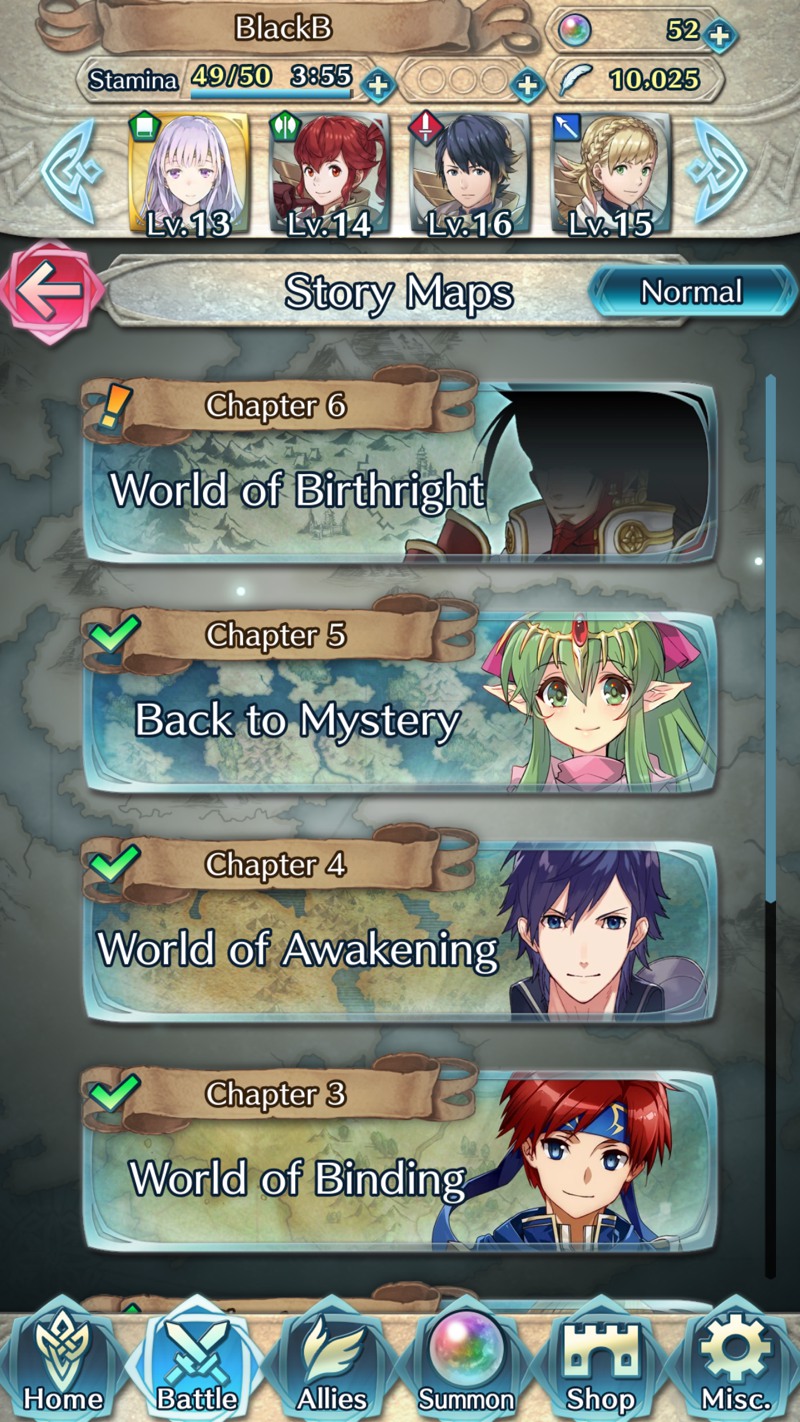Image resolution: width=800 pixels, height=1422 pixels.
Task: Visit the Shop
Action: tap(601, 1366)
